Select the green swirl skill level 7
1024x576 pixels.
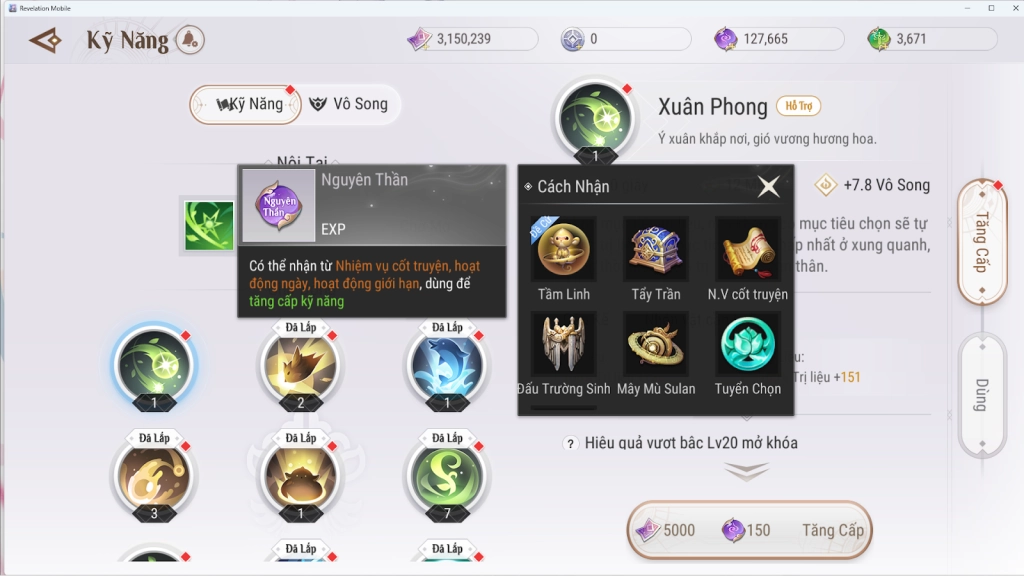pyautogui.click(x=447, y=475)
